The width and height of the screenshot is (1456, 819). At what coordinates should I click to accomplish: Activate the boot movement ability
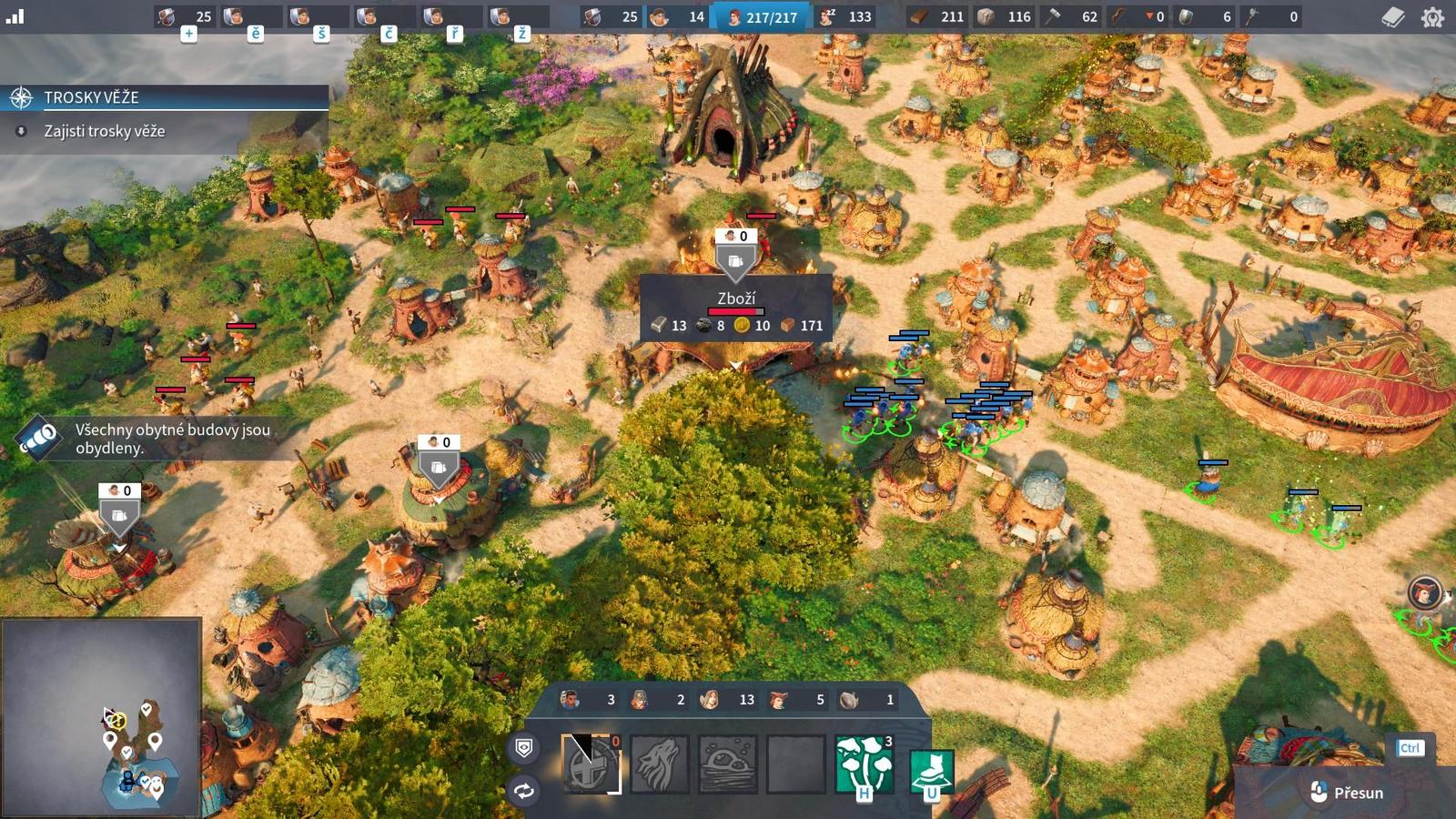point(932,770)
